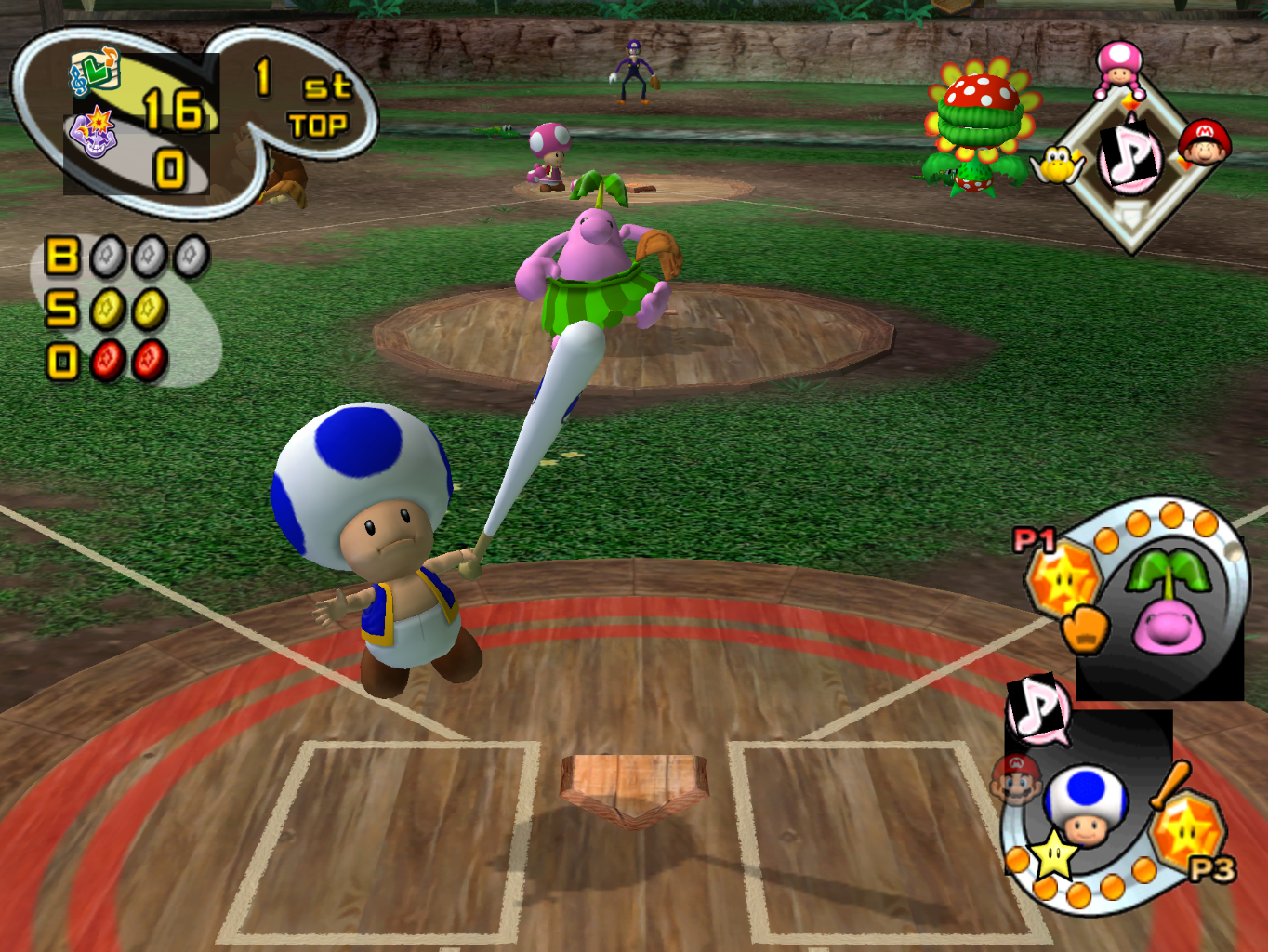Image resolution: width=1268 pixels, height=952 pixels.
Task: Select the Koopa Troopa icon beside the minimap
Action: point(1059,165)
